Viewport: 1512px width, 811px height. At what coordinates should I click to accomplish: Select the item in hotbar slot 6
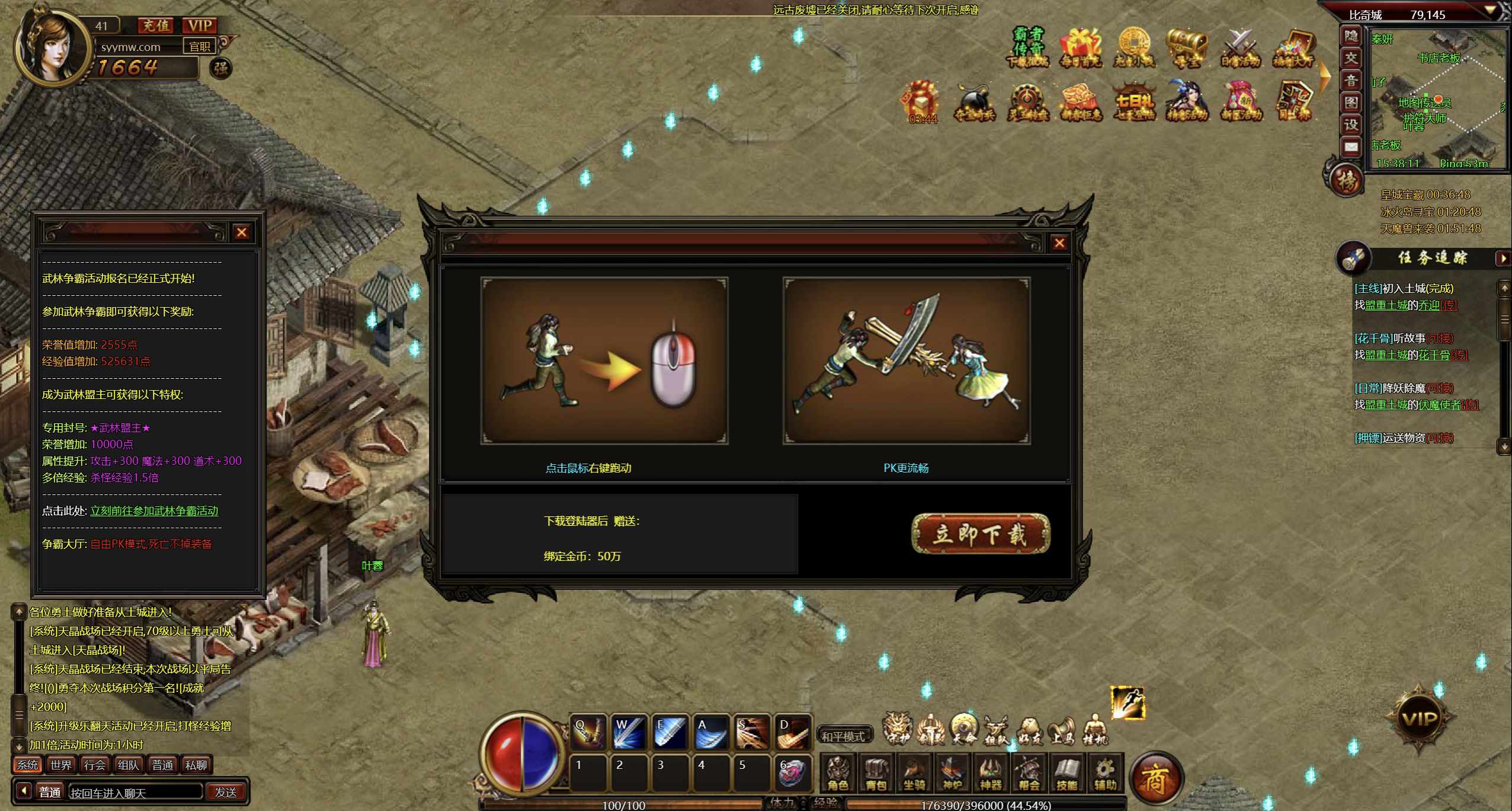point(792,772)
